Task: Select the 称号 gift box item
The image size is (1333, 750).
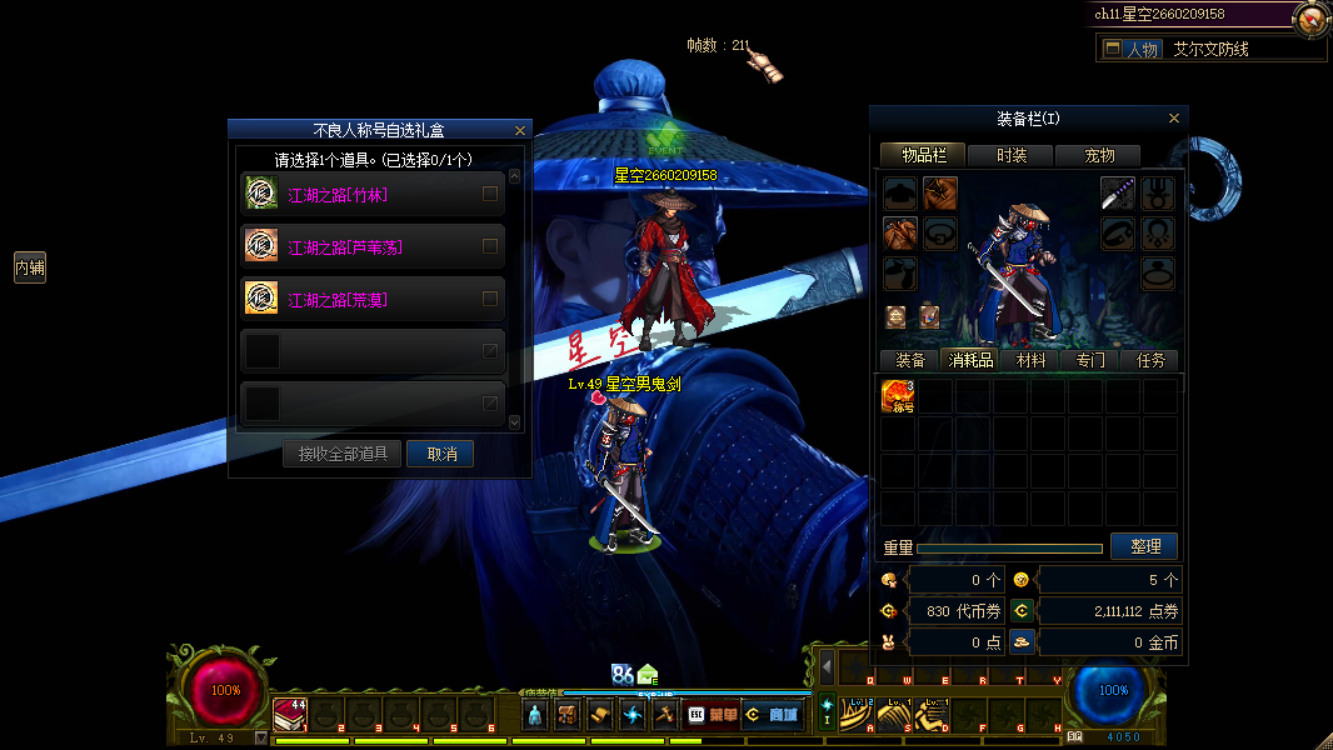Action: click(898, 396)
